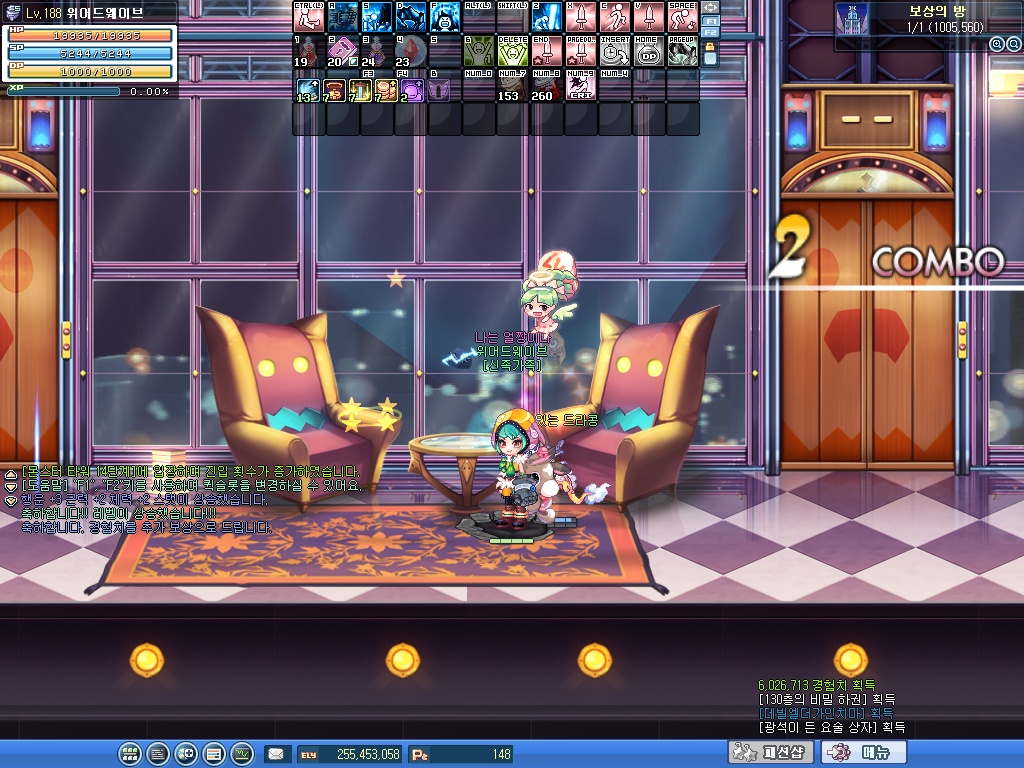Activate the DP potion skill on HOME slot
The height and width of the screenshot is (768, 1024).
click(x=648, y=51)
